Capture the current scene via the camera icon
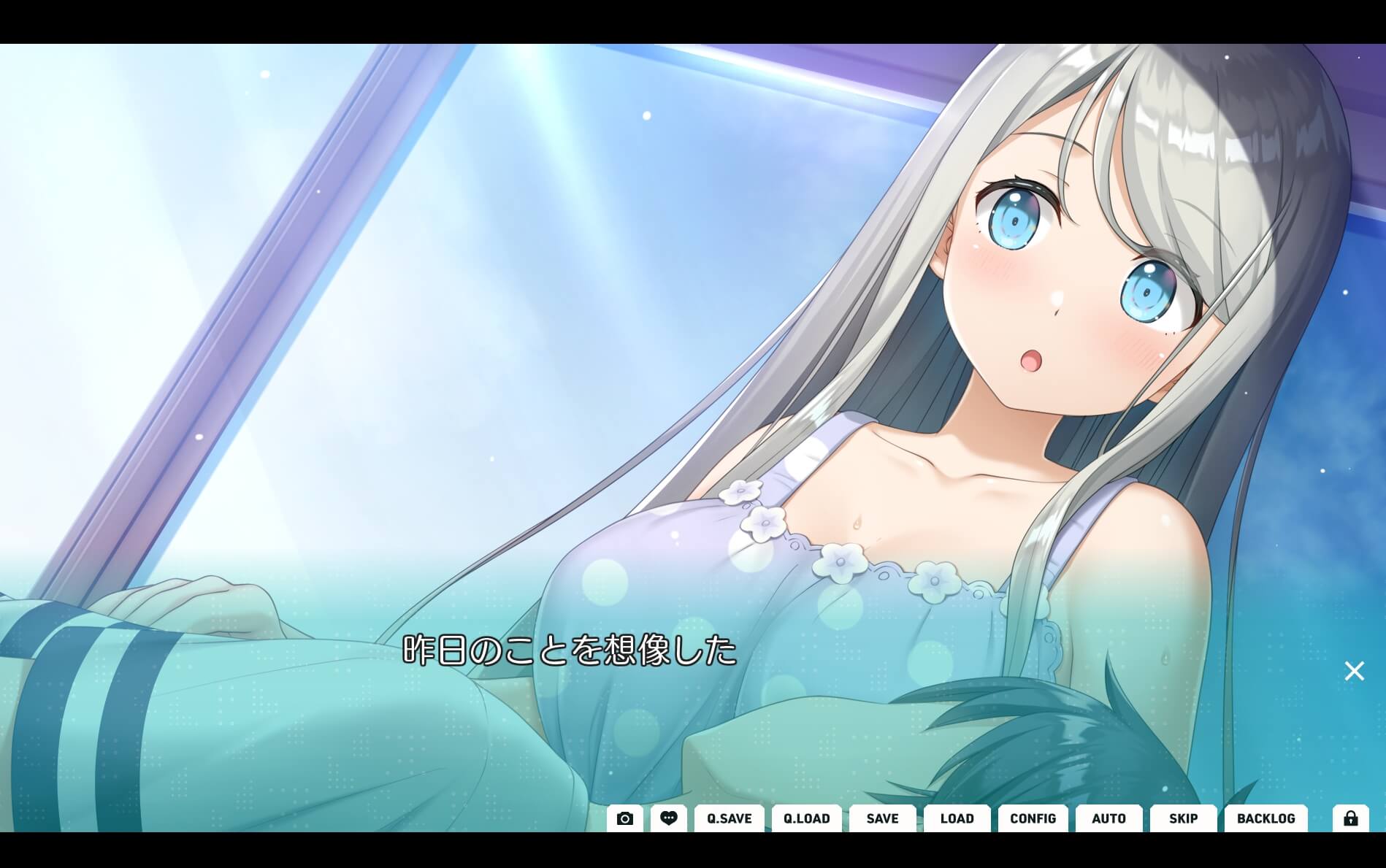The height and width of the screenshot is (868, 1386). 624,818
